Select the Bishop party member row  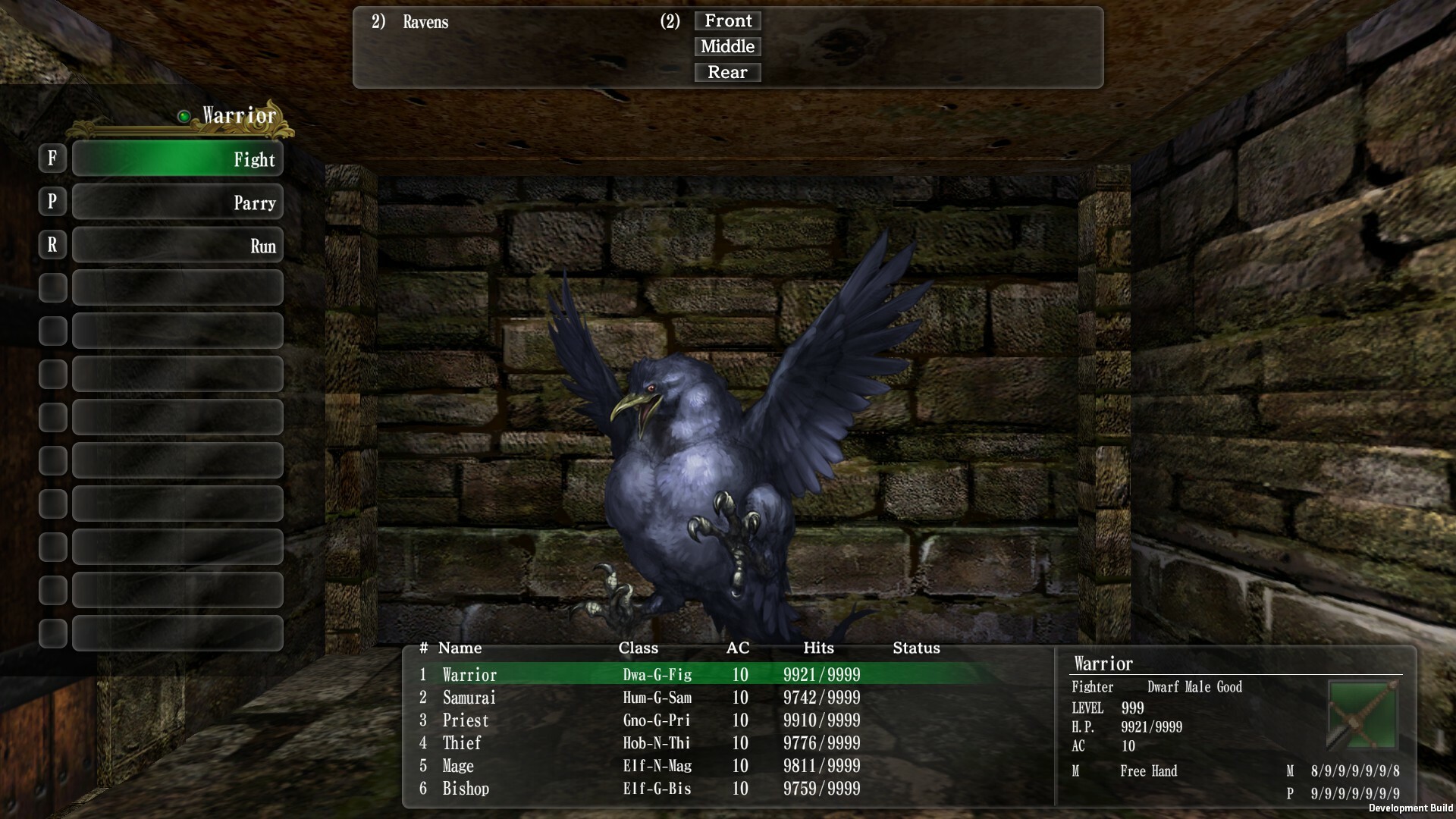pyautogui.click(x=531, y=789)
